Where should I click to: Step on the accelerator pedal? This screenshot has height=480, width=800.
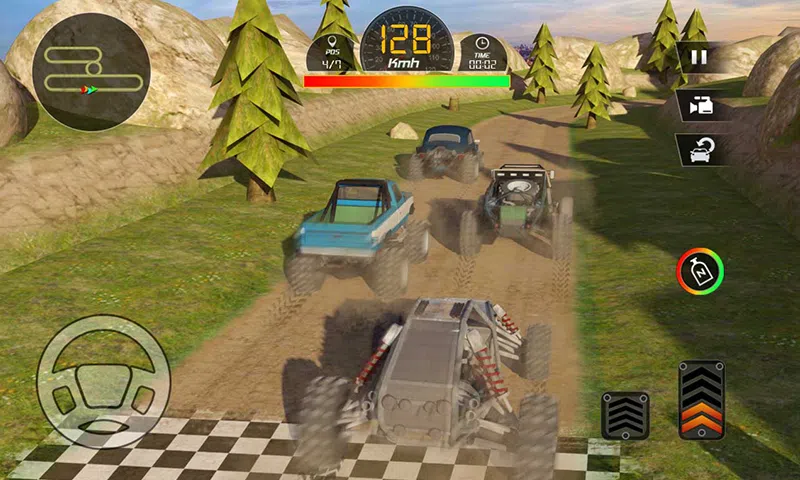point(701,400)
